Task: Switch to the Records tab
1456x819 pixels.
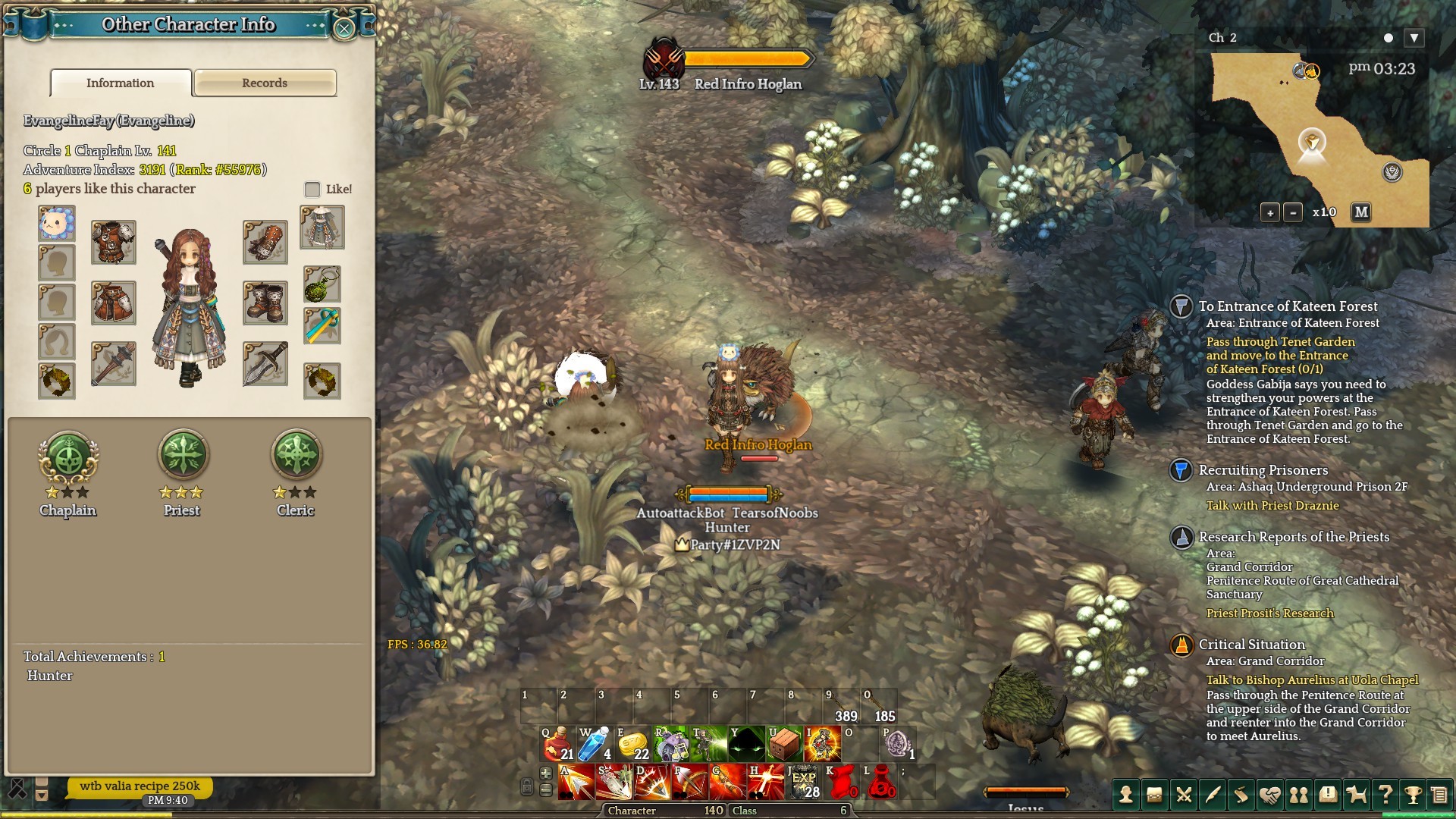Action: click(265, 83)
